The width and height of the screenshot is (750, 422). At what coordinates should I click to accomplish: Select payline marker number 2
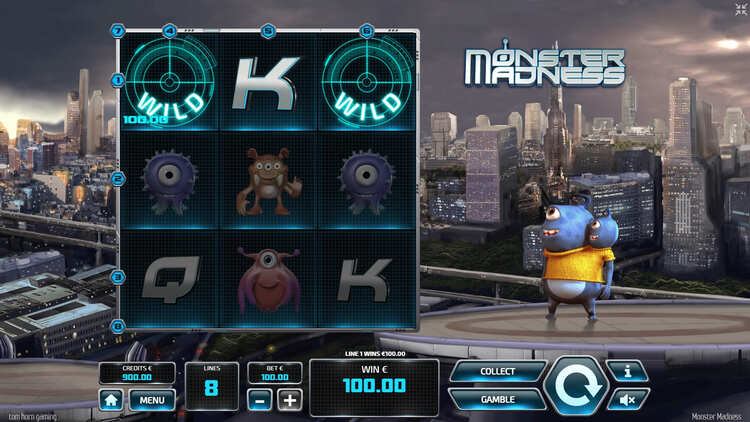pos(118,180)
